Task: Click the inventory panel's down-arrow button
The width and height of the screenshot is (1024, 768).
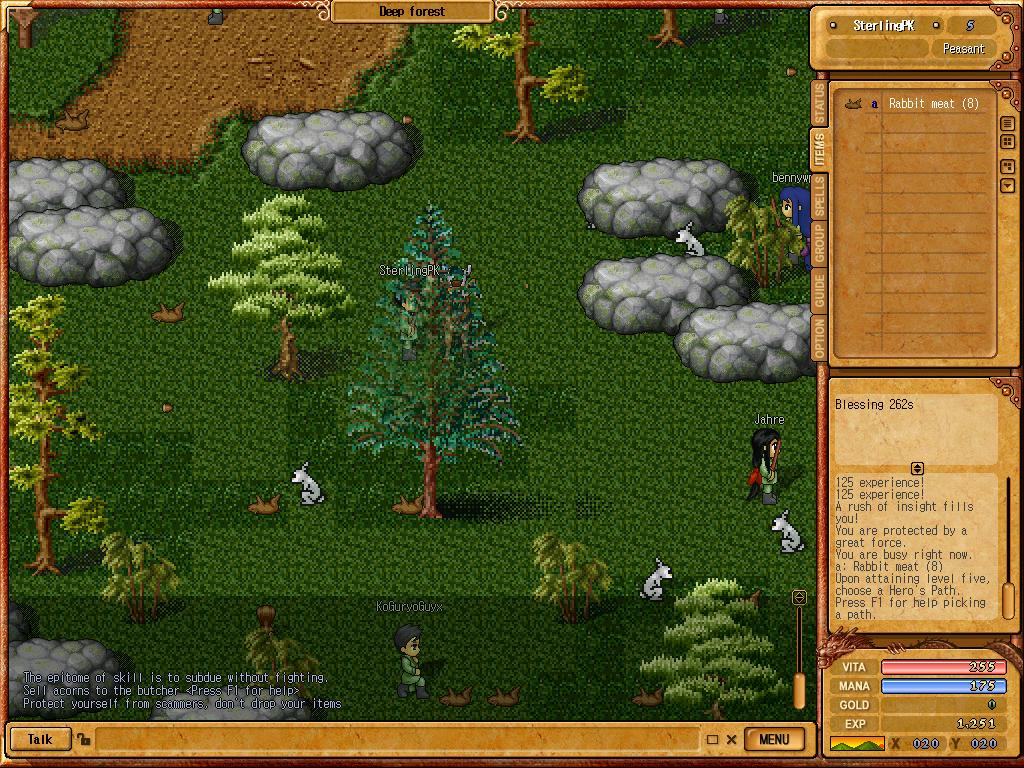Action: coord(1007,186)
